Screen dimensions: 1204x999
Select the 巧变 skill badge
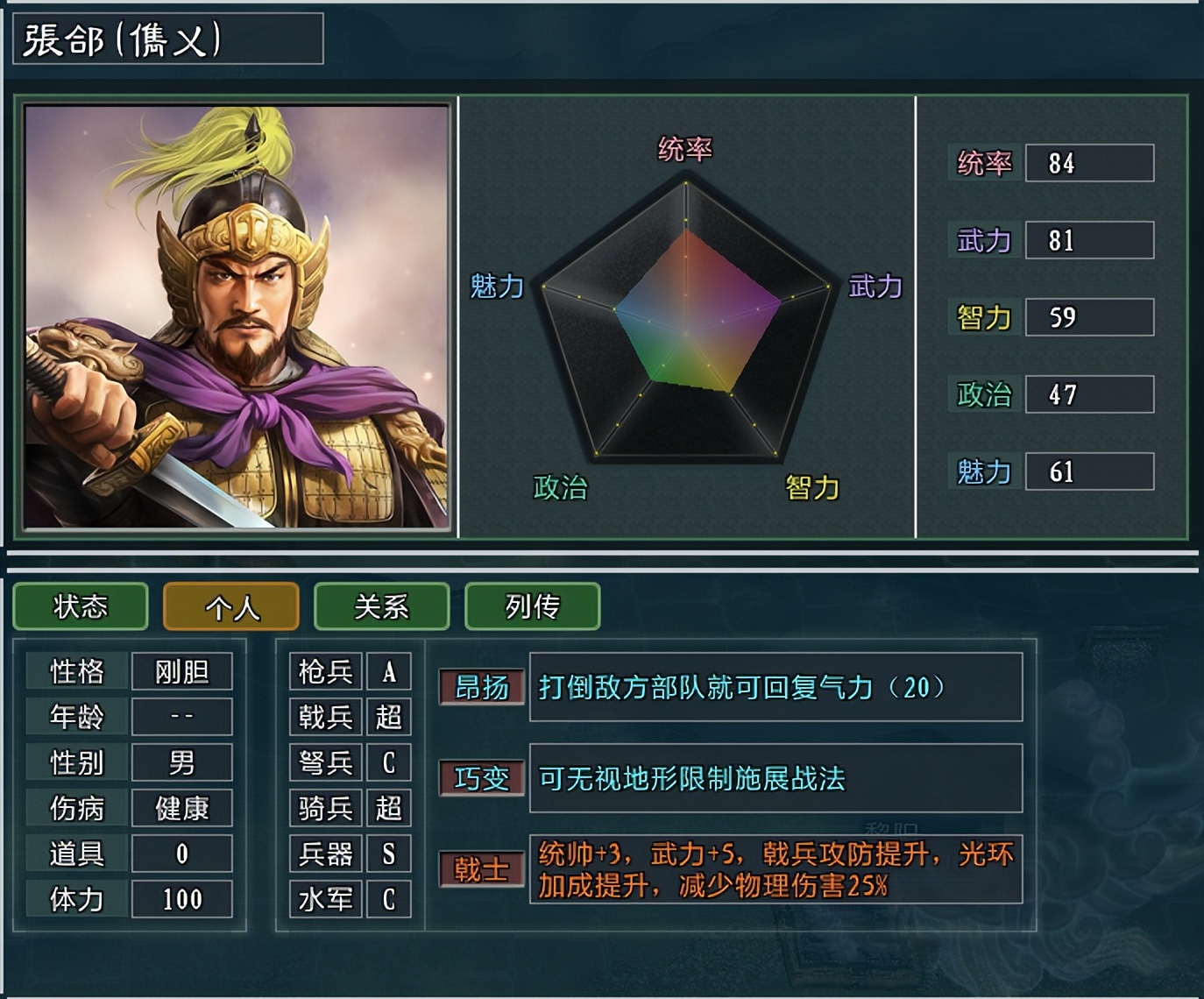click(x=483, y=778)
